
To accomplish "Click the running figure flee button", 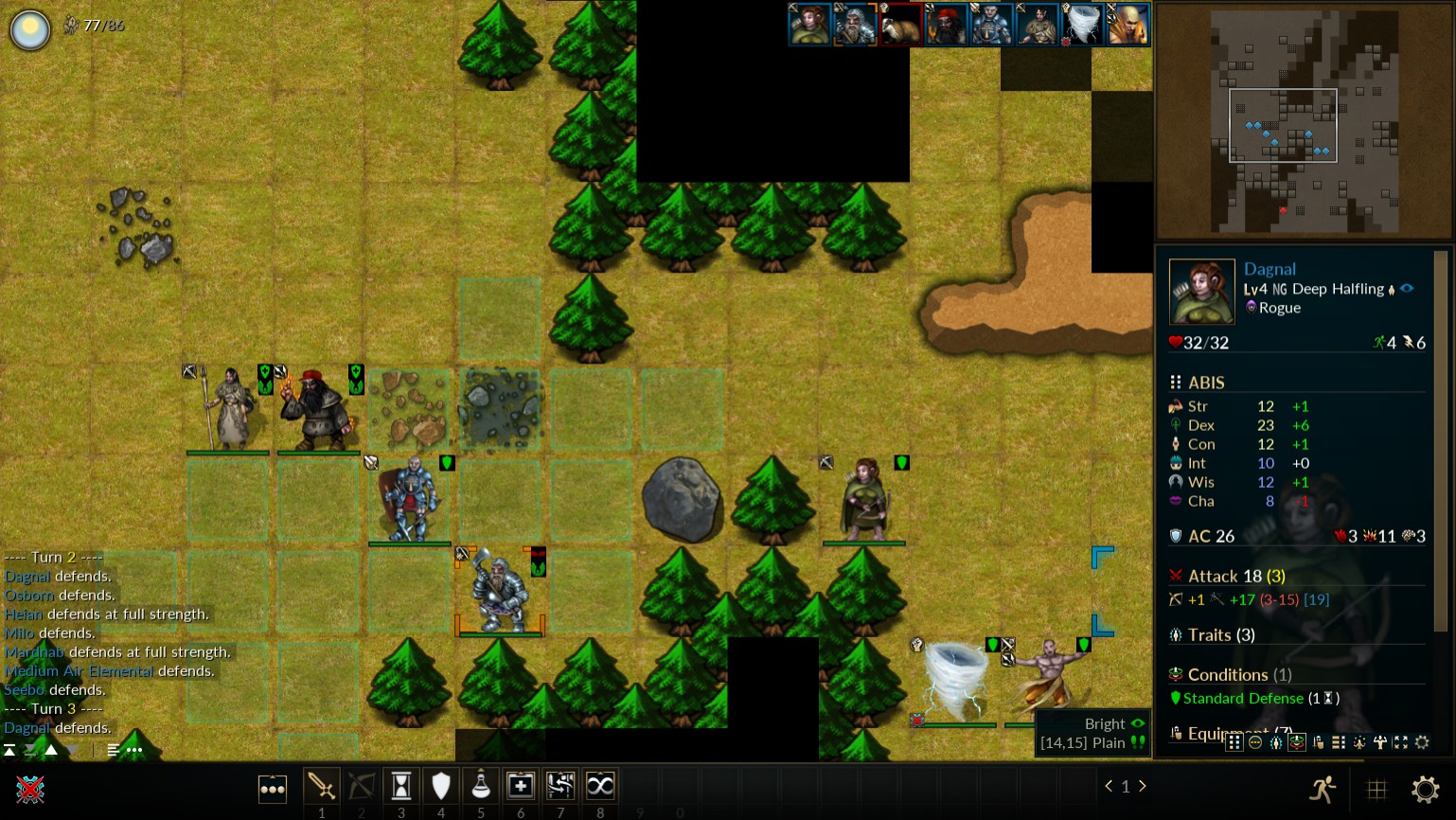I will [x=1323, y=789].
